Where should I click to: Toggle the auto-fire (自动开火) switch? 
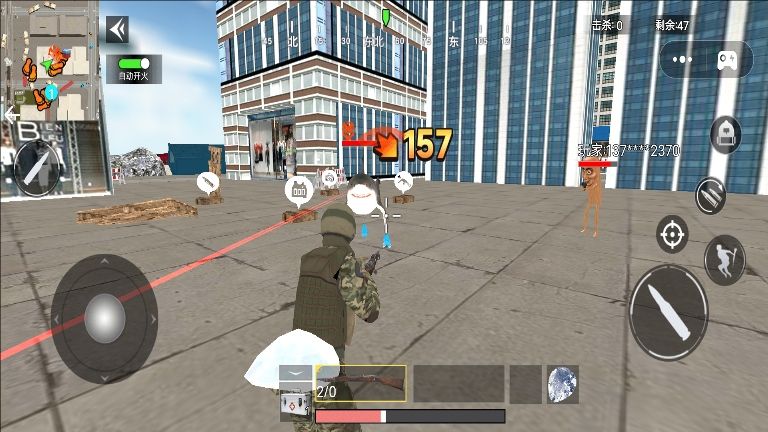point(132,62)
